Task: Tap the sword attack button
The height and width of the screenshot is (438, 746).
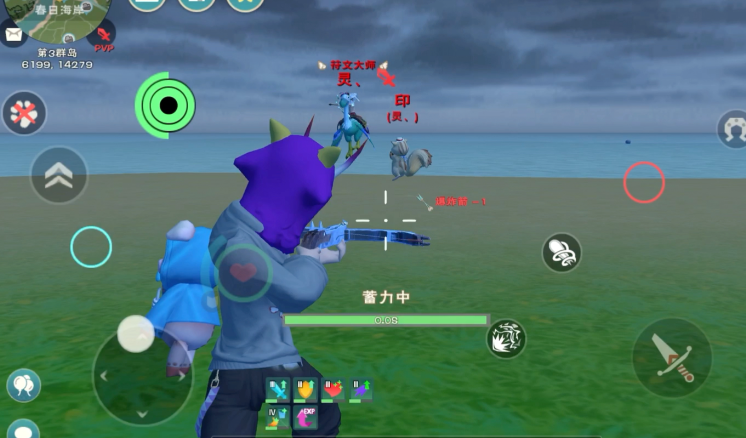Action: pos(671,357)
